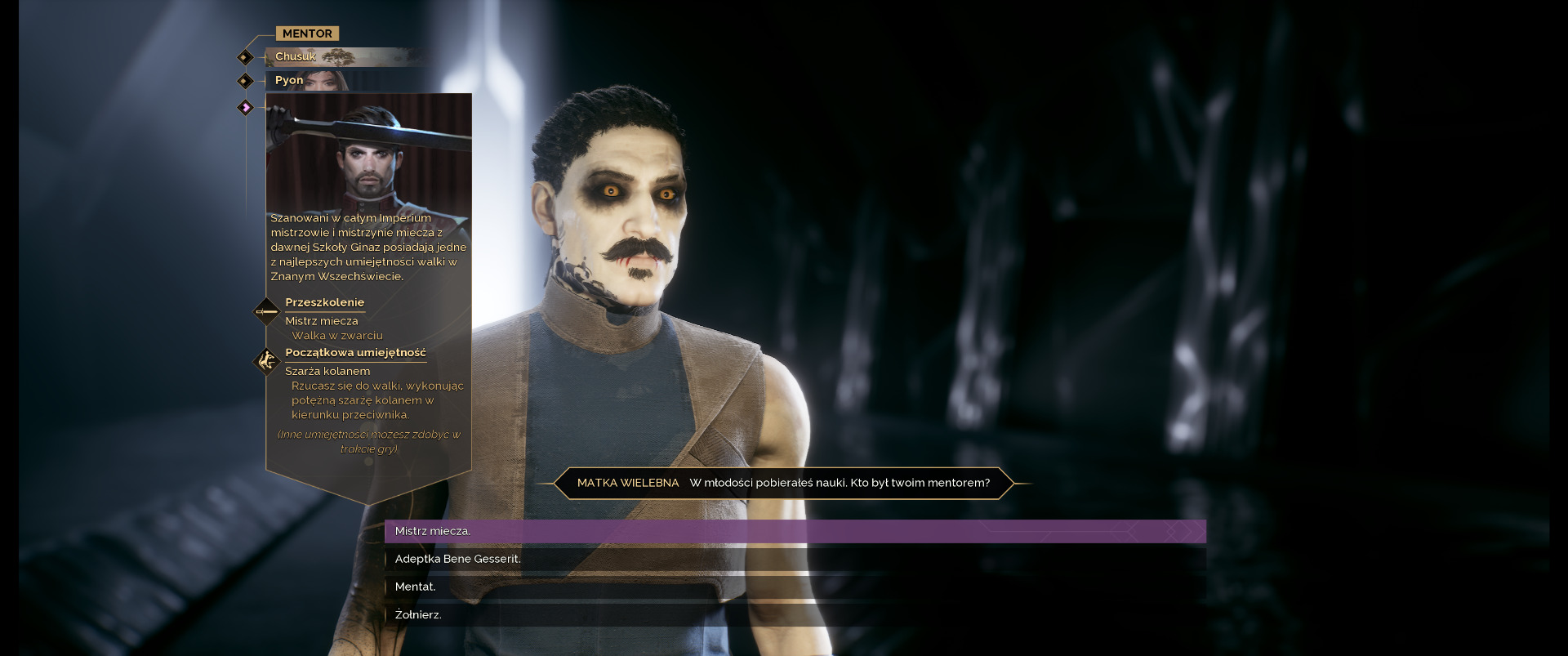Open the Chusuk homeworld step
The width and height of the screenshot is (1568, 656).
point(343,57)
